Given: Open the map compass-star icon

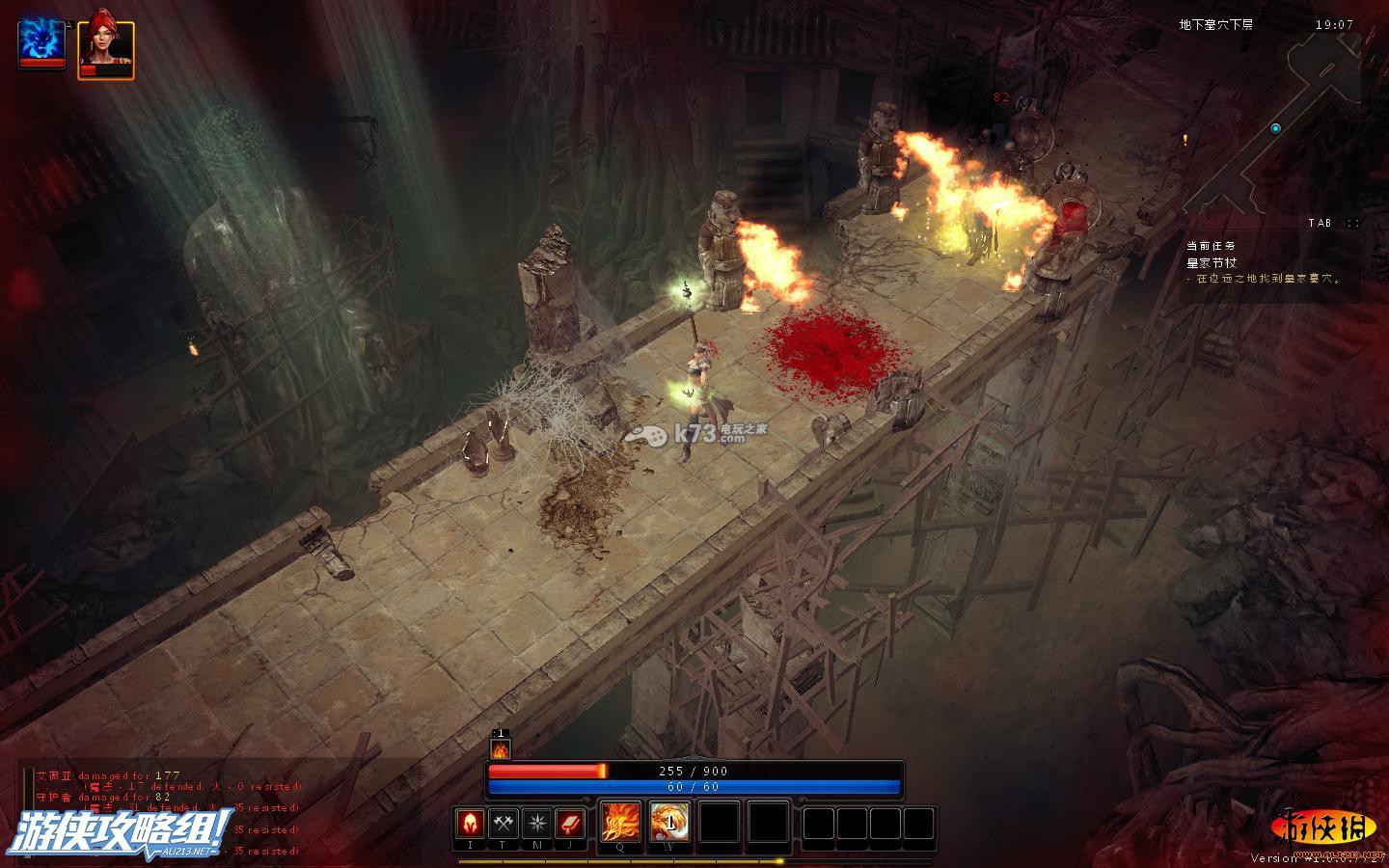Looking at the screenshot, I should pos(536,824).
